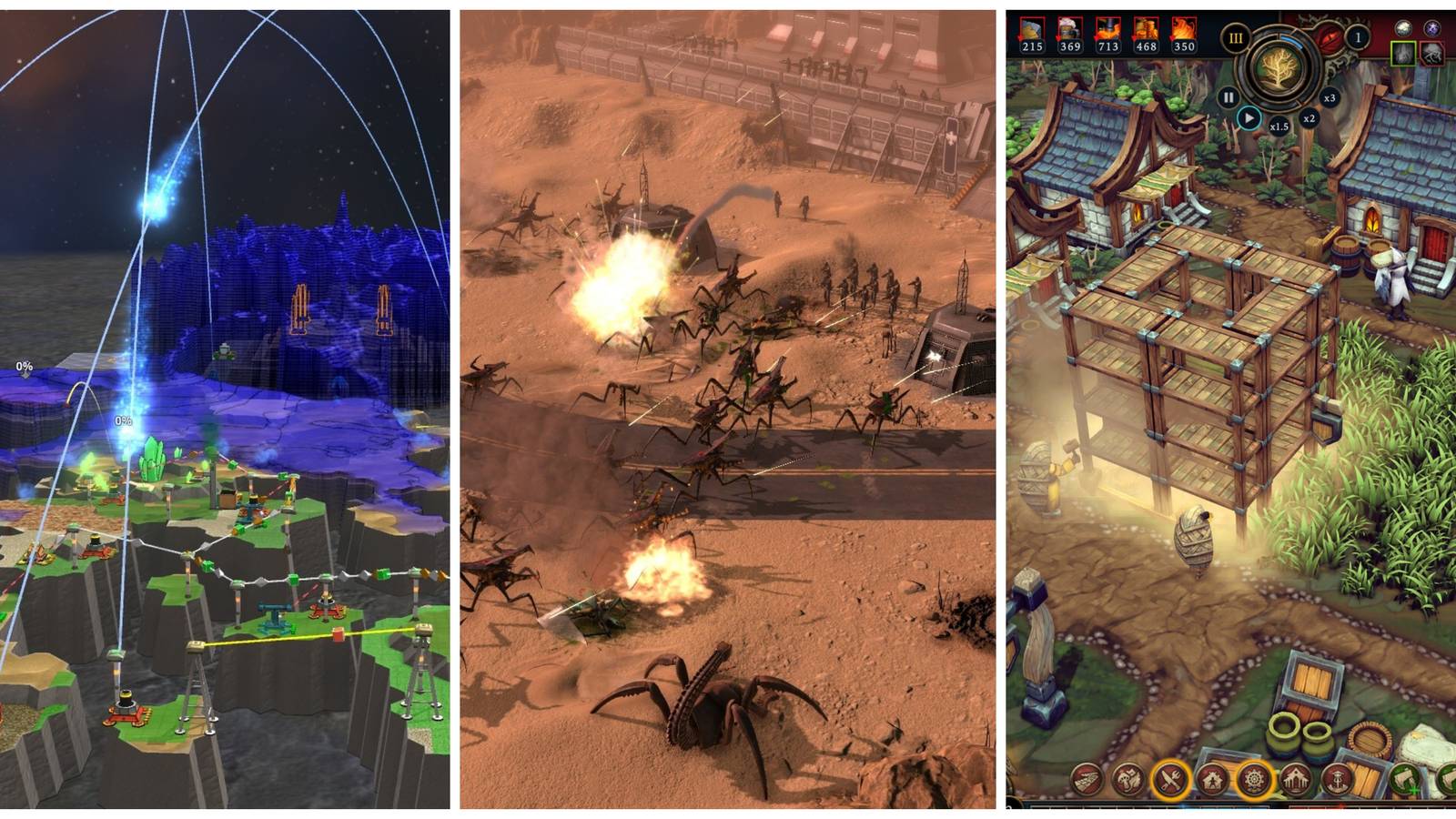Pause the game with the pause button
This screenshot has height=819, width=1456.
1227,98
